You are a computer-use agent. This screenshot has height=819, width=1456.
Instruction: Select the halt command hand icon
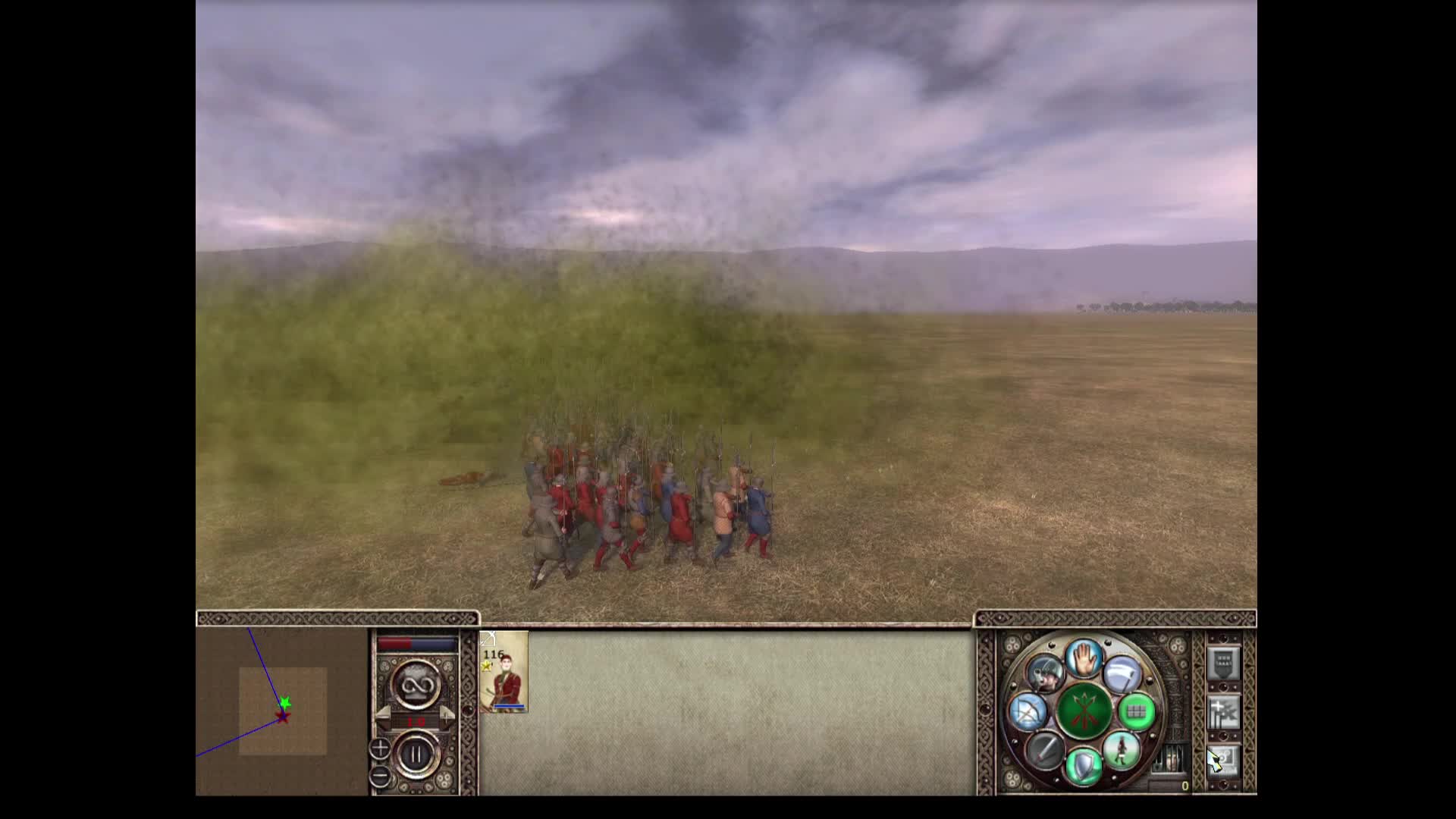pyautogui.click(x=1084, y=660)
